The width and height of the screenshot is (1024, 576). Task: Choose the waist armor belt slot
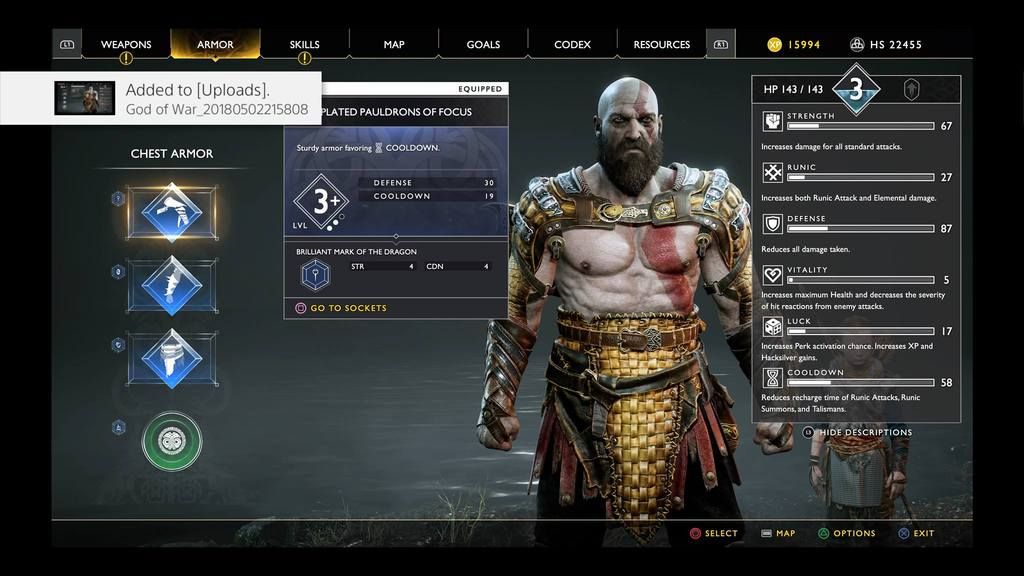[172, 358]
